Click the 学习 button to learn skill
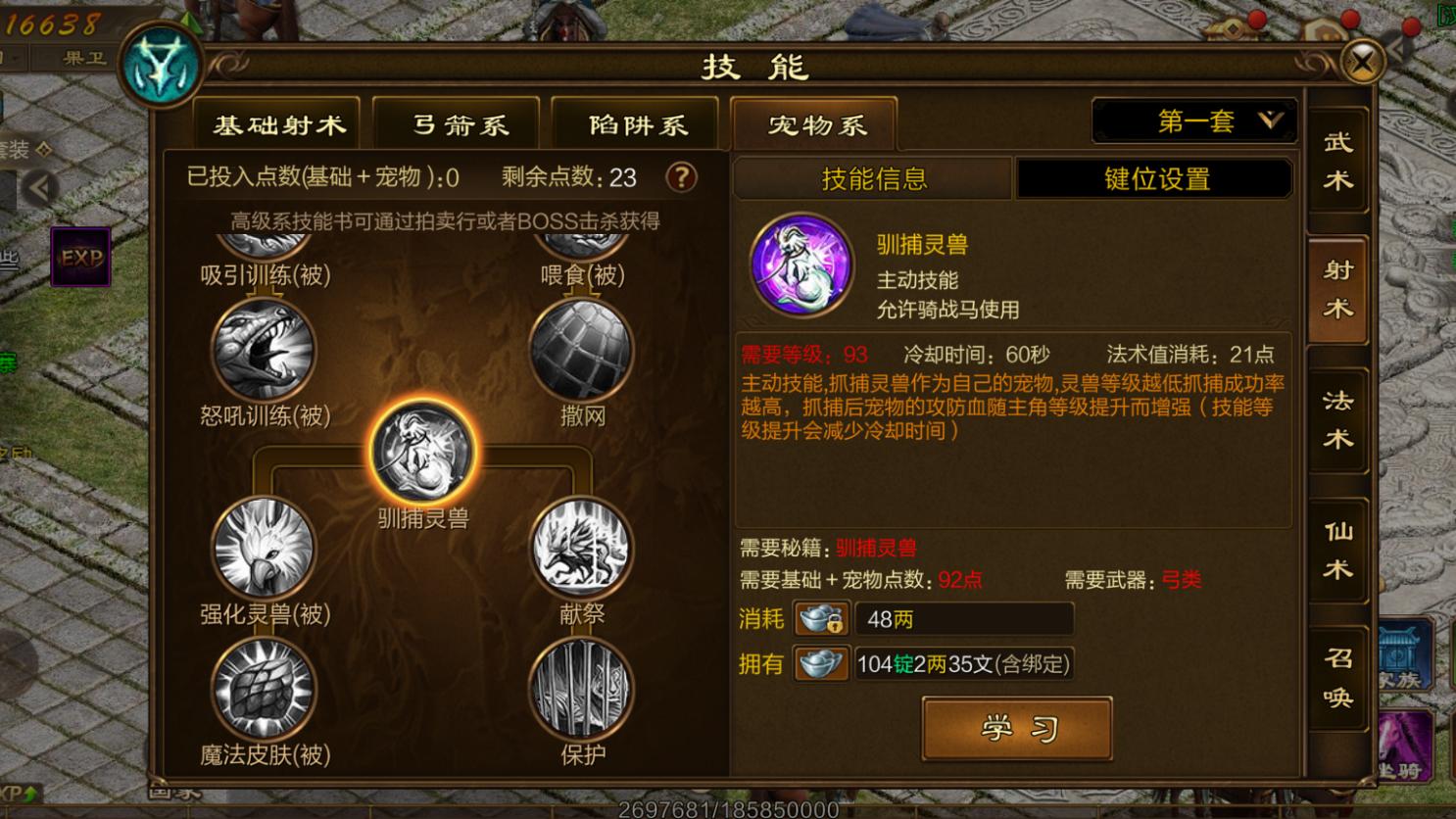The image size is (1456, 819). 1016,727
